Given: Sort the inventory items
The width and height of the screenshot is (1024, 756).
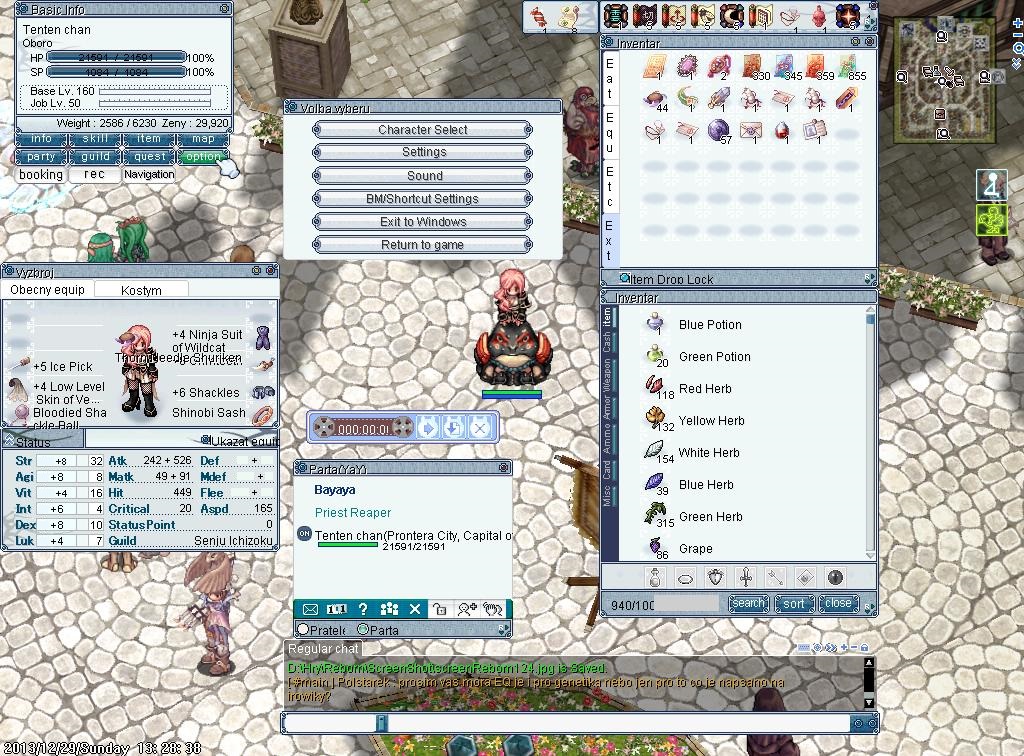Looking at the screenshot, I should [794, 604].
